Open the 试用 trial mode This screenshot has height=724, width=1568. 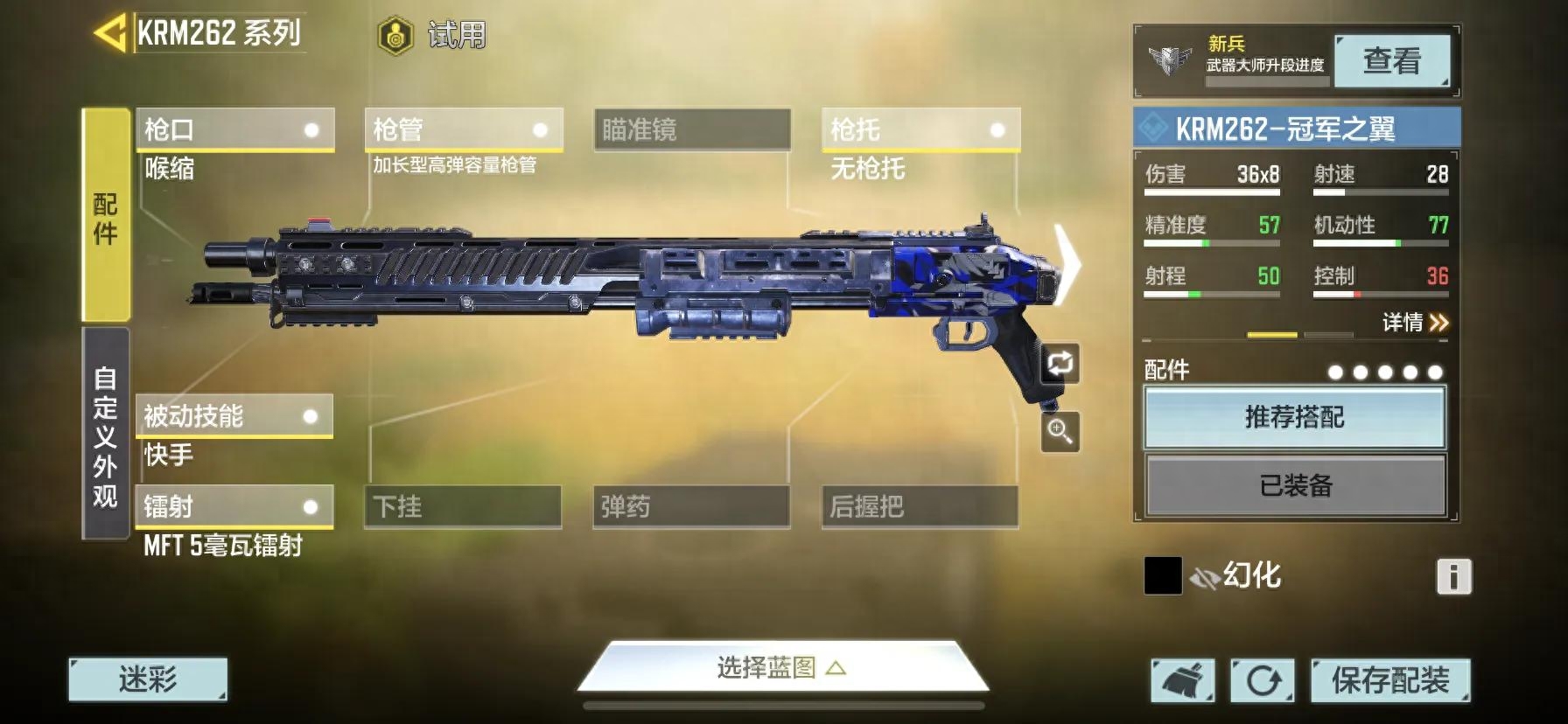pyautogui.click(x=433, y=36)
